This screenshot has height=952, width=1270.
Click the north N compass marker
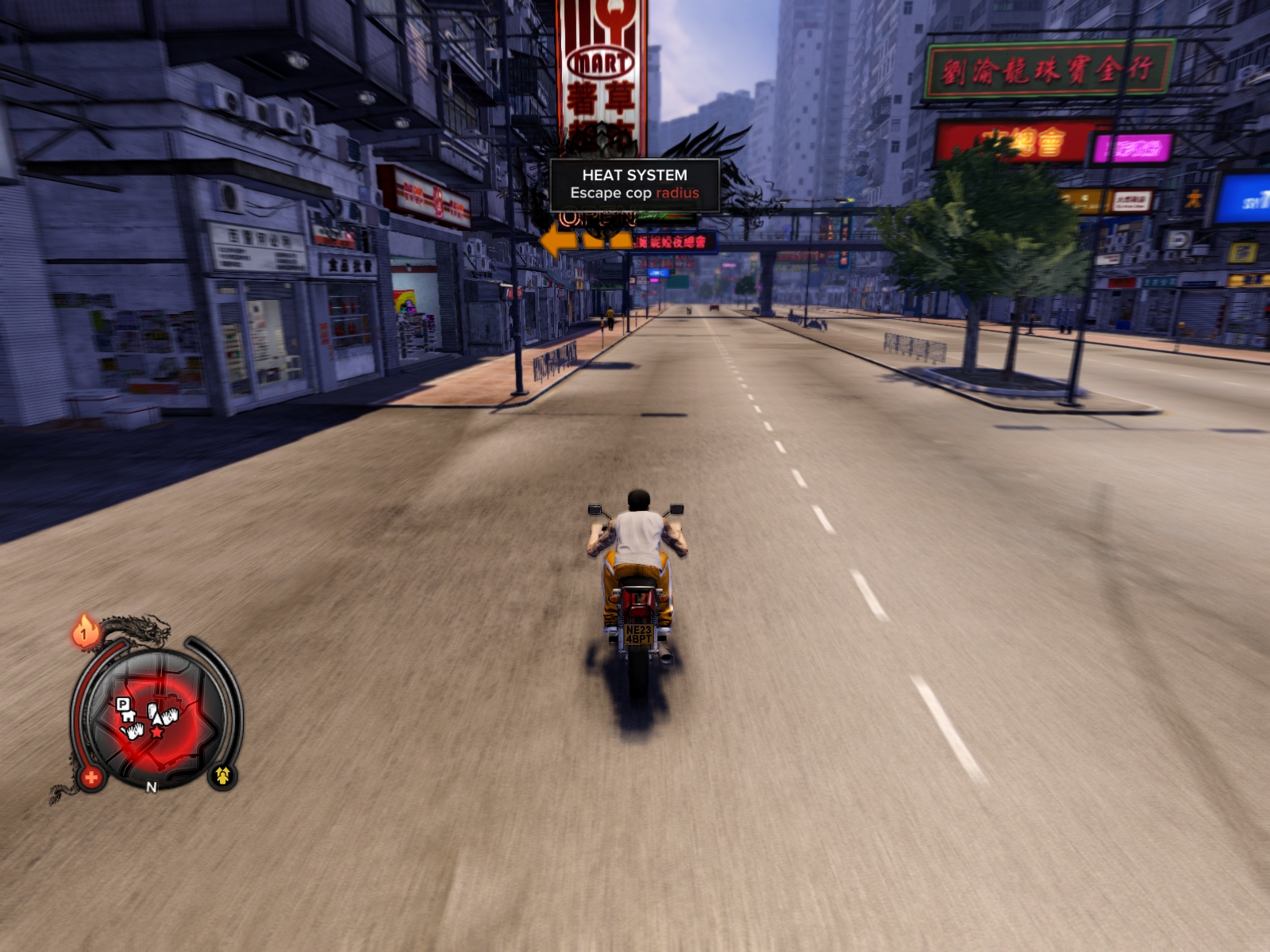point(151,787)
